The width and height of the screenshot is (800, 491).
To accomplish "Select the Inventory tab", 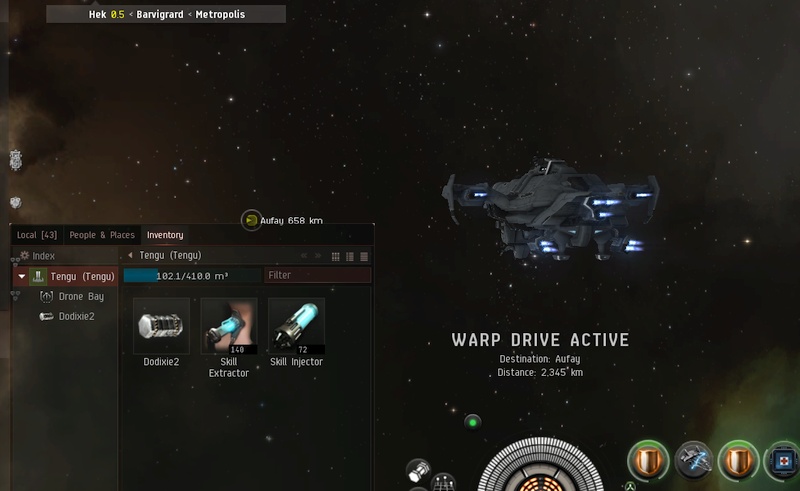I will pos(165,235).
